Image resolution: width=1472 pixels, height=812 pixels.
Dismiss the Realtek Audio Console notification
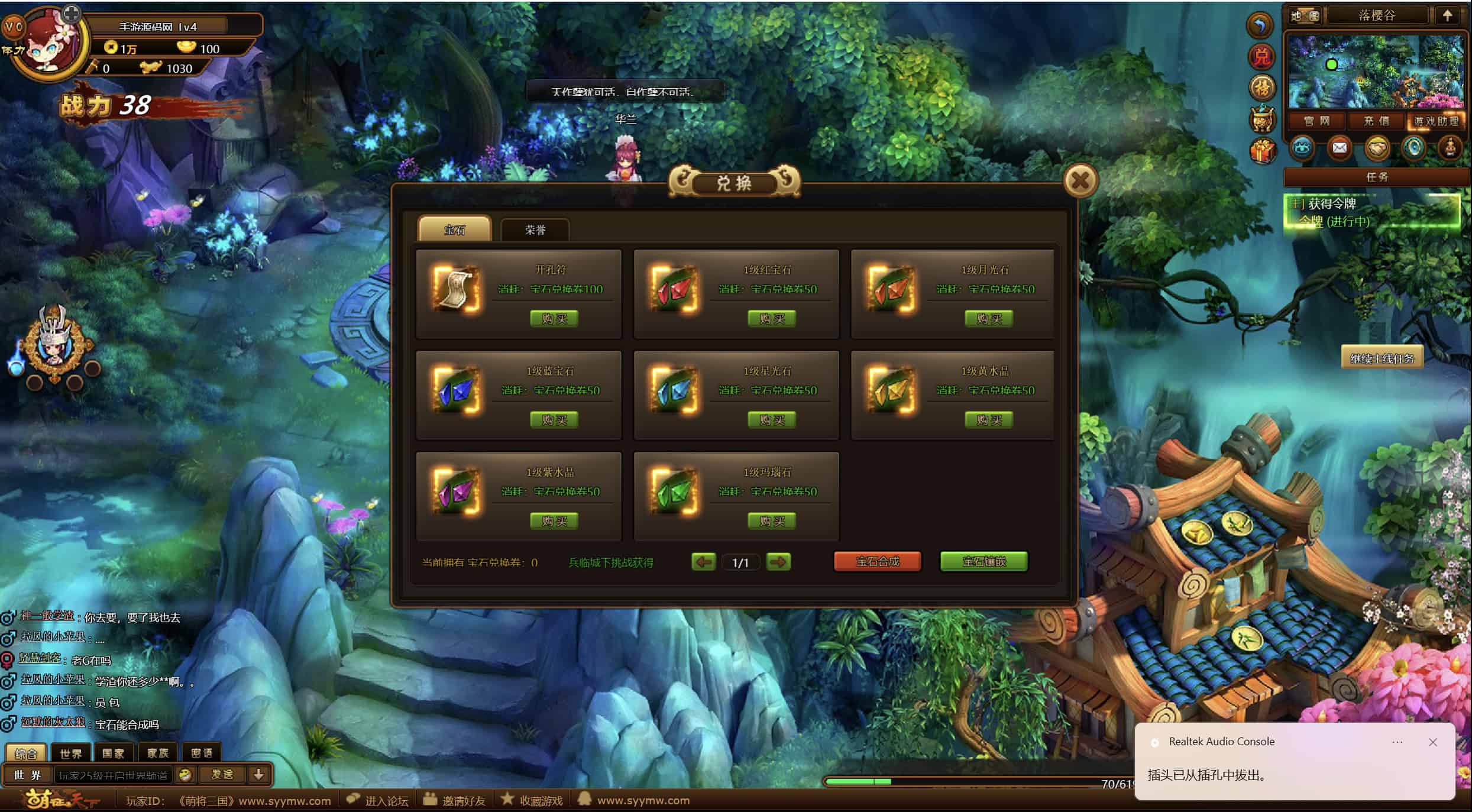point(1432,742)
